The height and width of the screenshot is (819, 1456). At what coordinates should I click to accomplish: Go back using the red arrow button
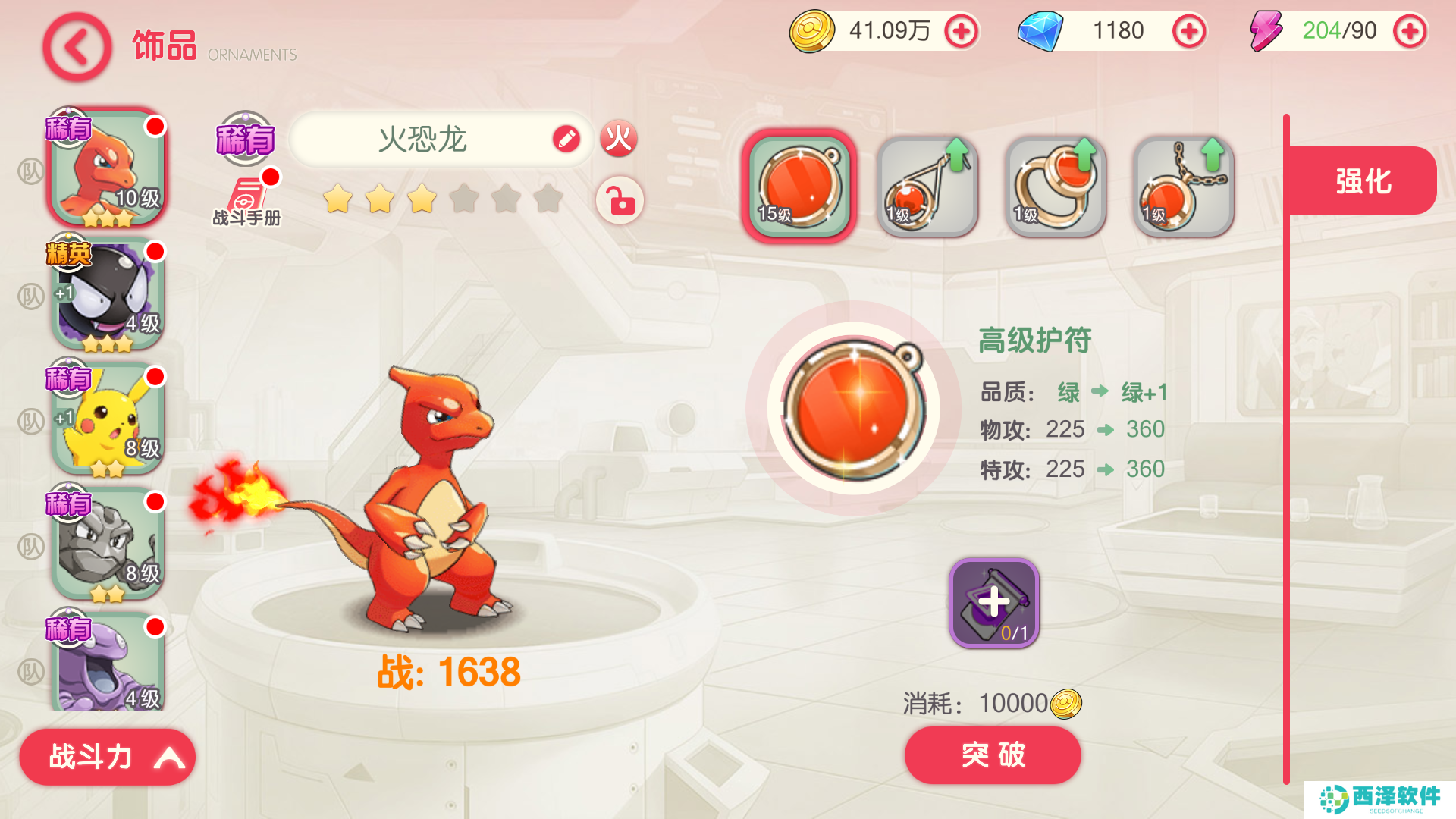(77, 47)
